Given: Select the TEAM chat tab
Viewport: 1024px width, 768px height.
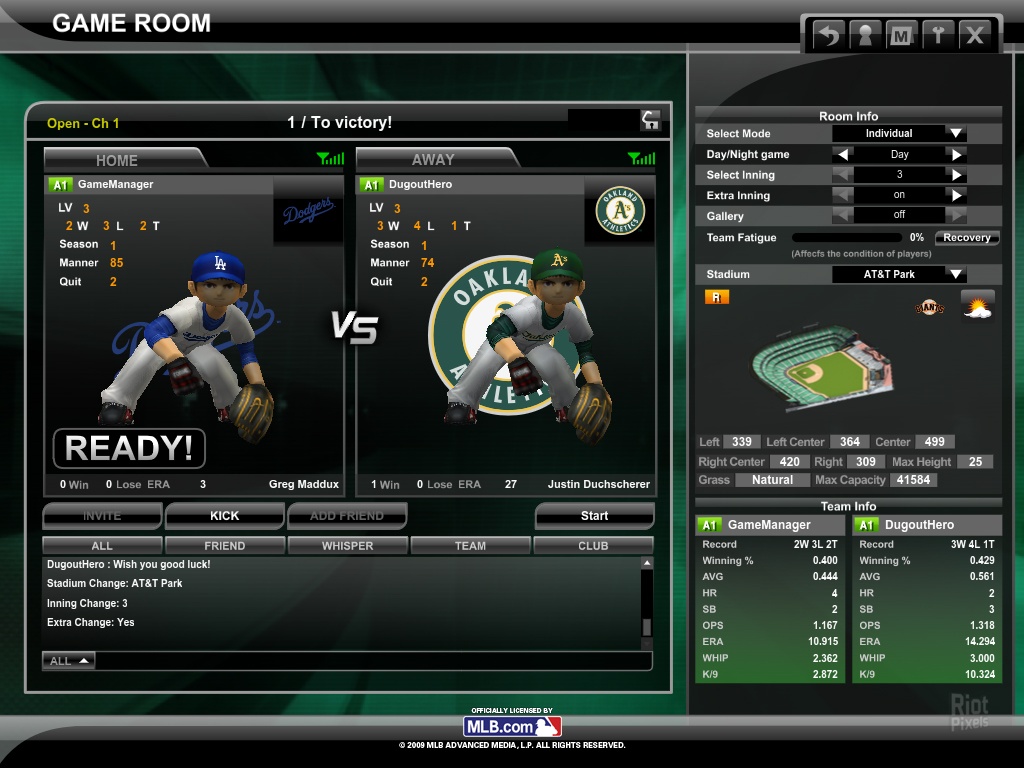Looking at the screenshot, I should tap(470, 546).
